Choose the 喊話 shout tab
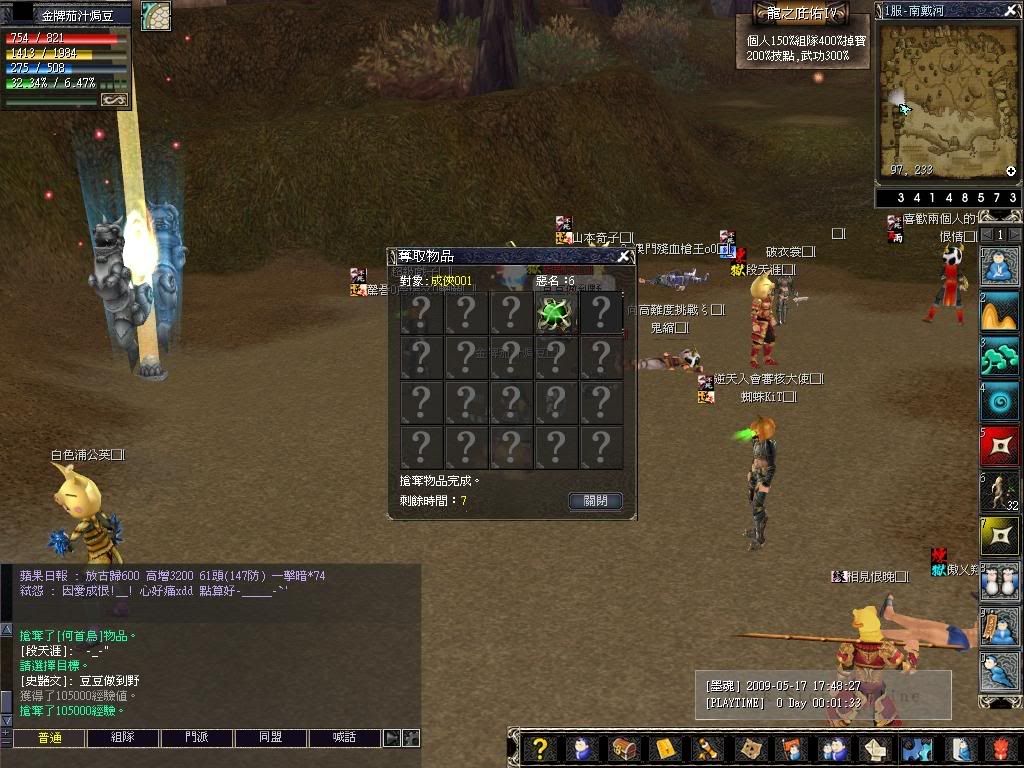Viewport: 1024px width, 768px height. coord(344,738)
